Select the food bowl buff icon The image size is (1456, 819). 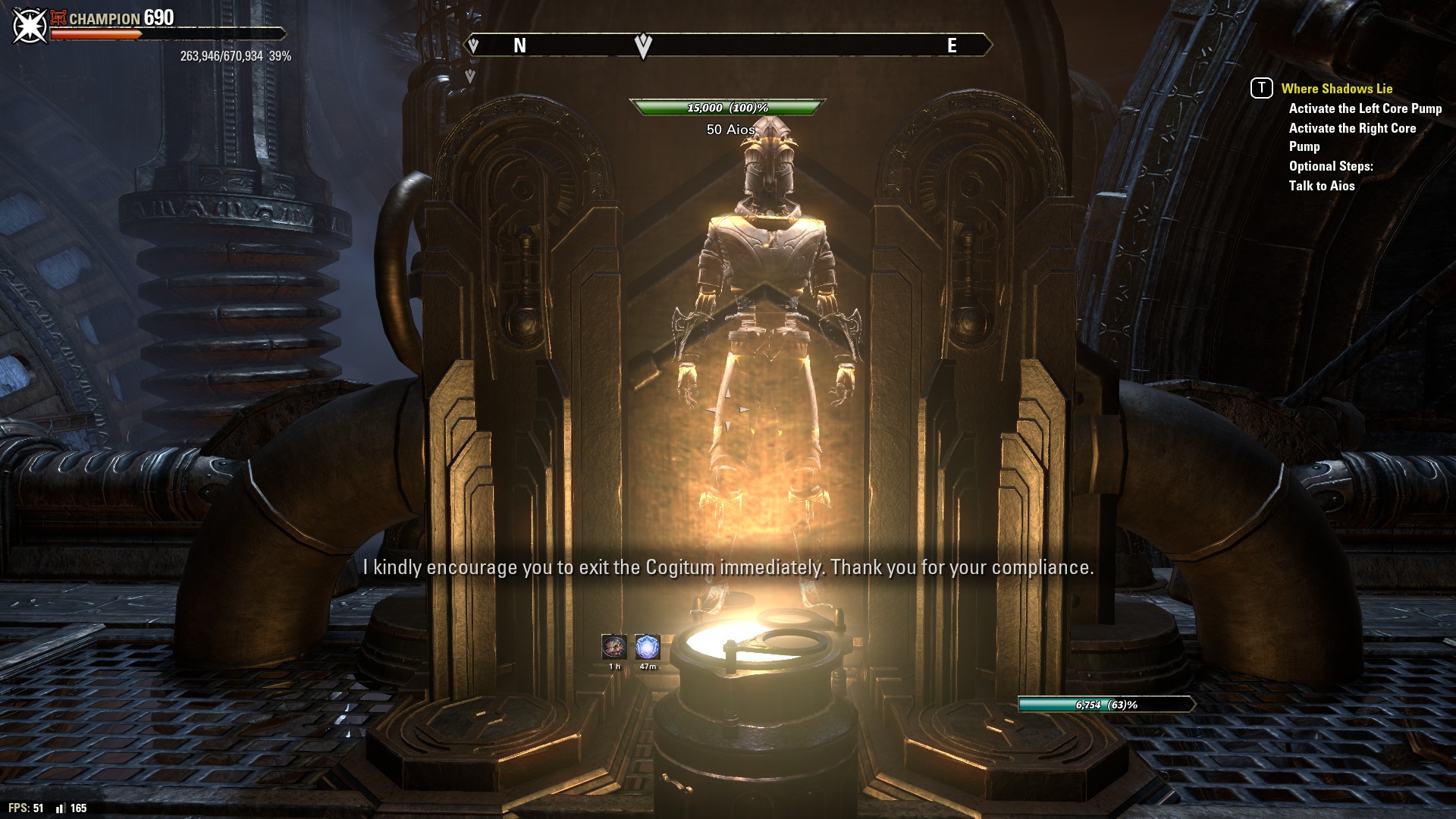point(613,647)
